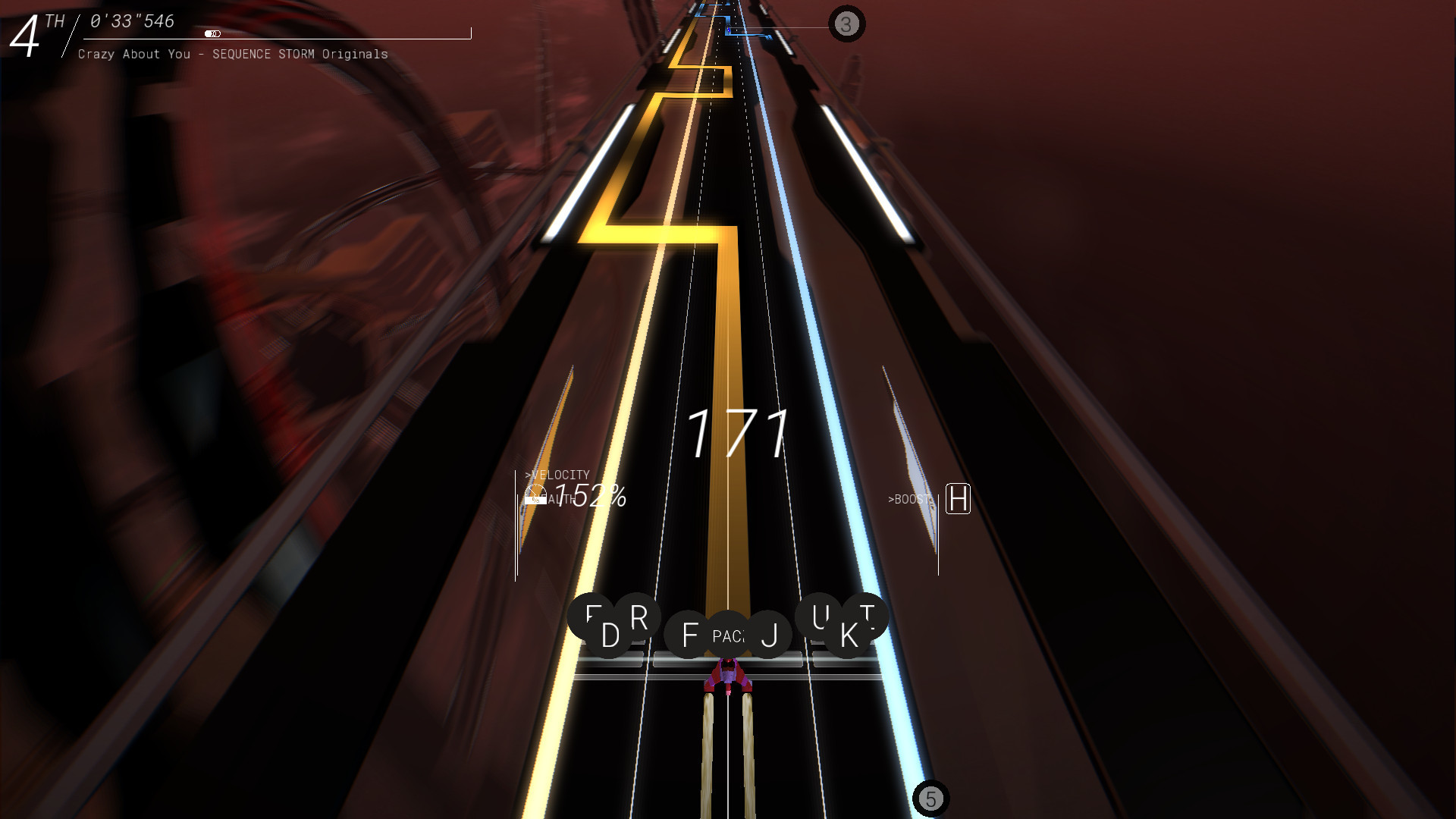Toggle the progress marker on the song timeline
This screenshot has width=1456, height=819.
point(214,33)
